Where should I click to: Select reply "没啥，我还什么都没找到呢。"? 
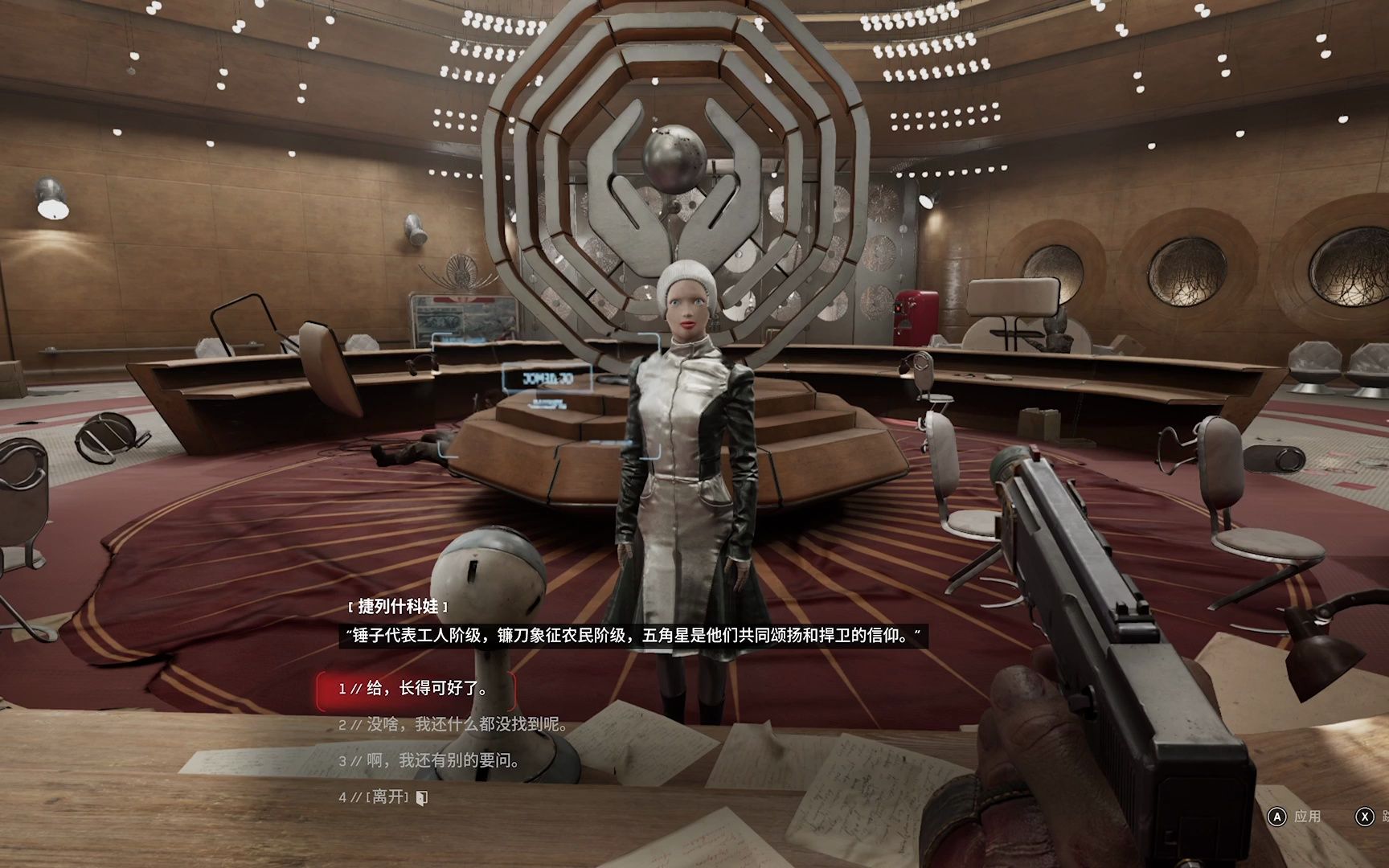pyautogui.click(x=466, y=725)
